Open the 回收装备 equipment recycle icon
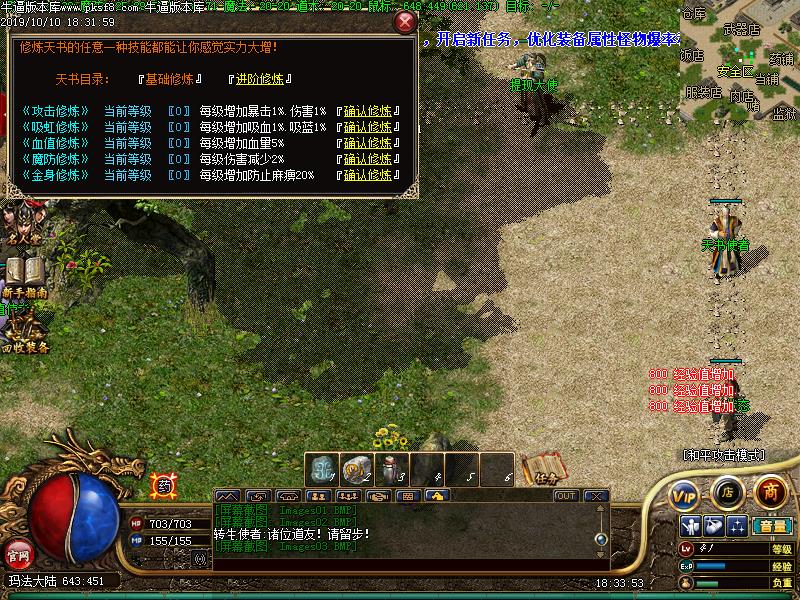The height and width of the screenshot is (600, 800). [24, 330]
